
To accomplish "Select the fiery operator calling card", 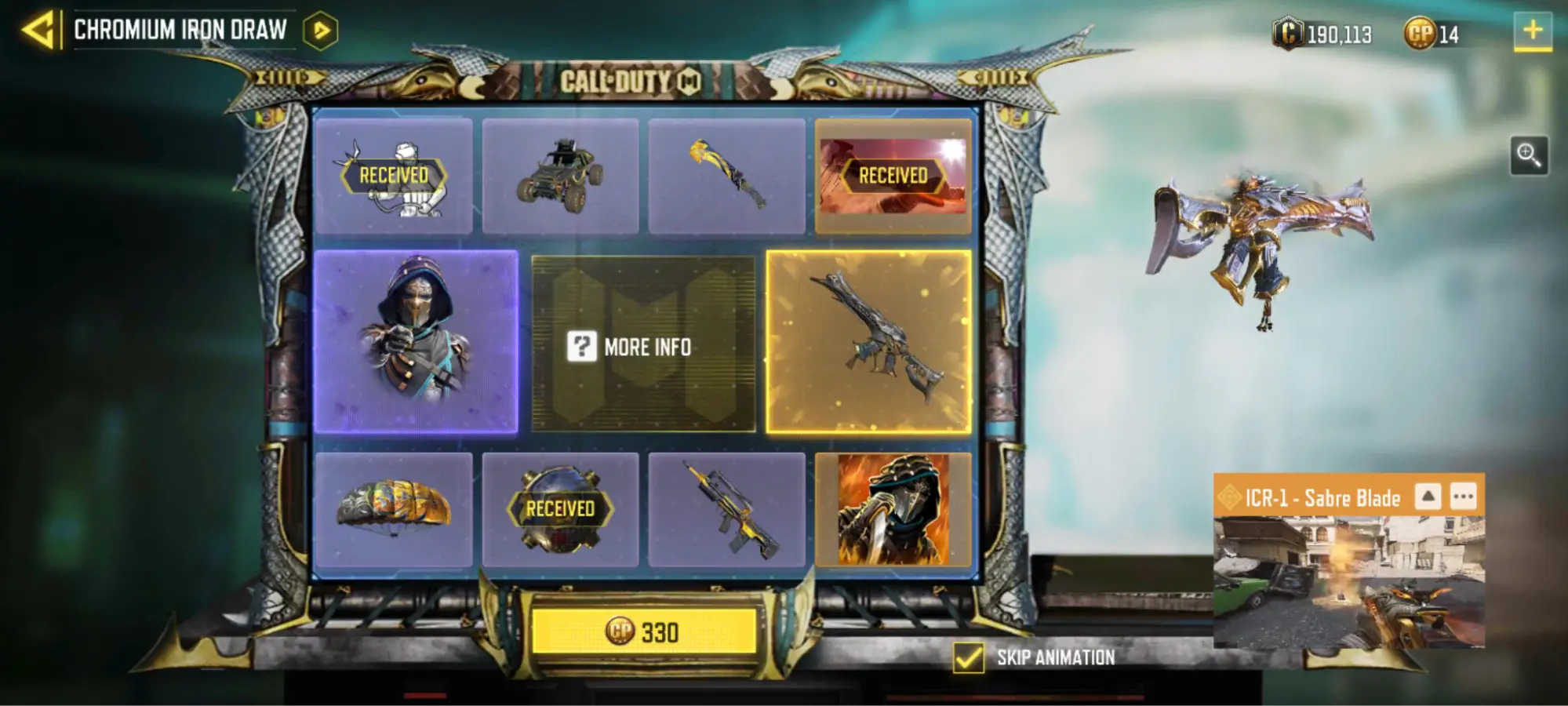I will pyautogui.click(x=893, y=510).
